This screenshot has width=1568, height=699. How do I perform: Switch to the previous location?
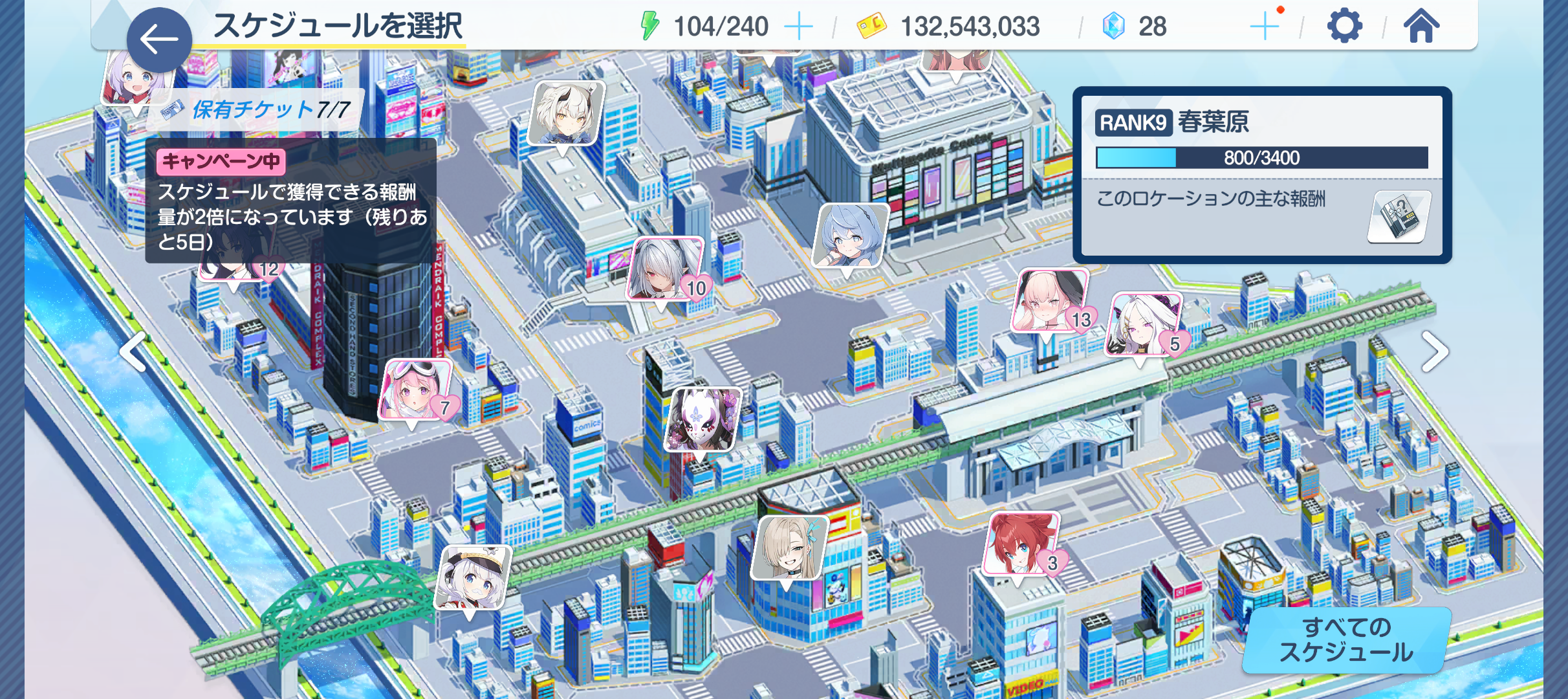134,352
